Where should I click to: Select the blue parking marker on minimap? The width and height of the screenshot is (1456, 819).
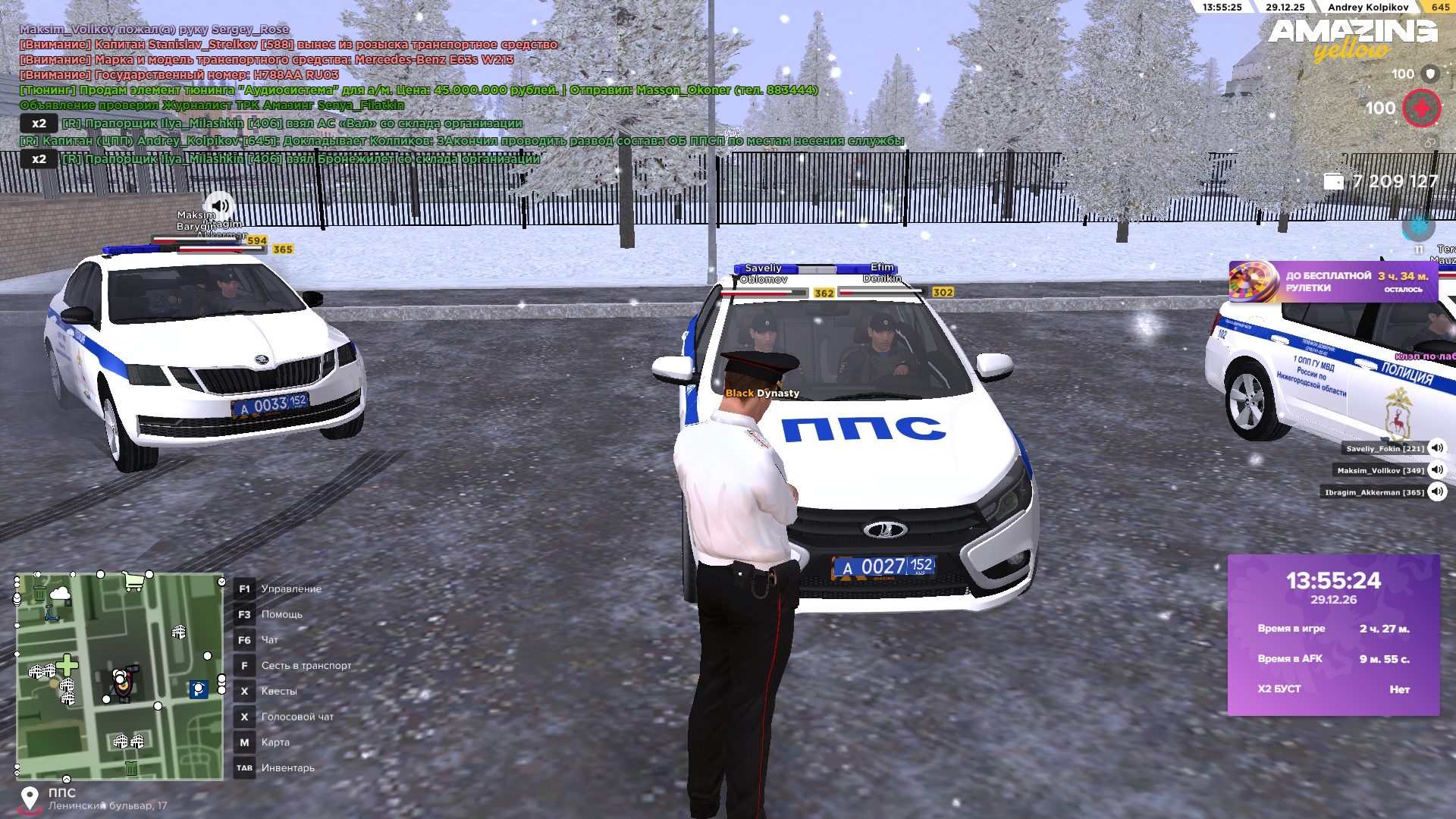(198, 689)
